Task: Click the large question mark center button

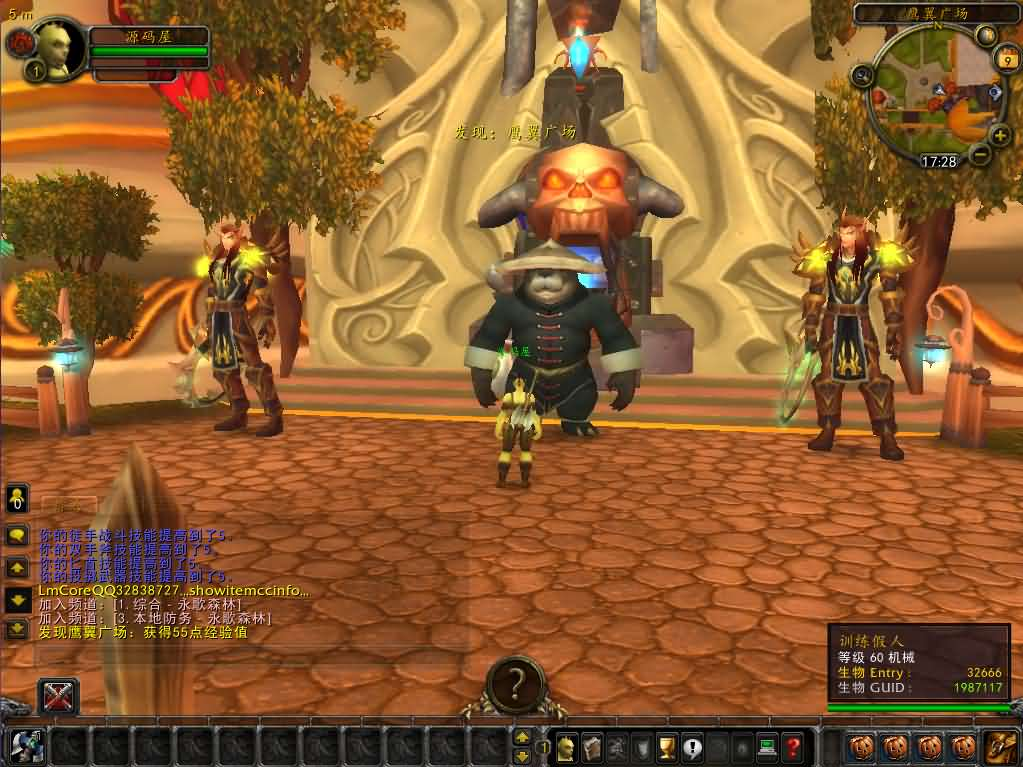Action: [x=515, y=685]
